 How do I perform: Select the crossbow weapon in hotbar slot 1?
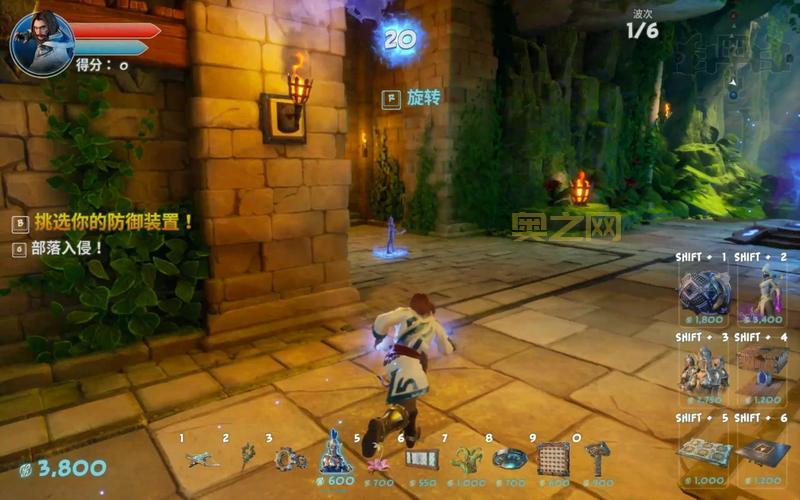[x=202, y=458]
